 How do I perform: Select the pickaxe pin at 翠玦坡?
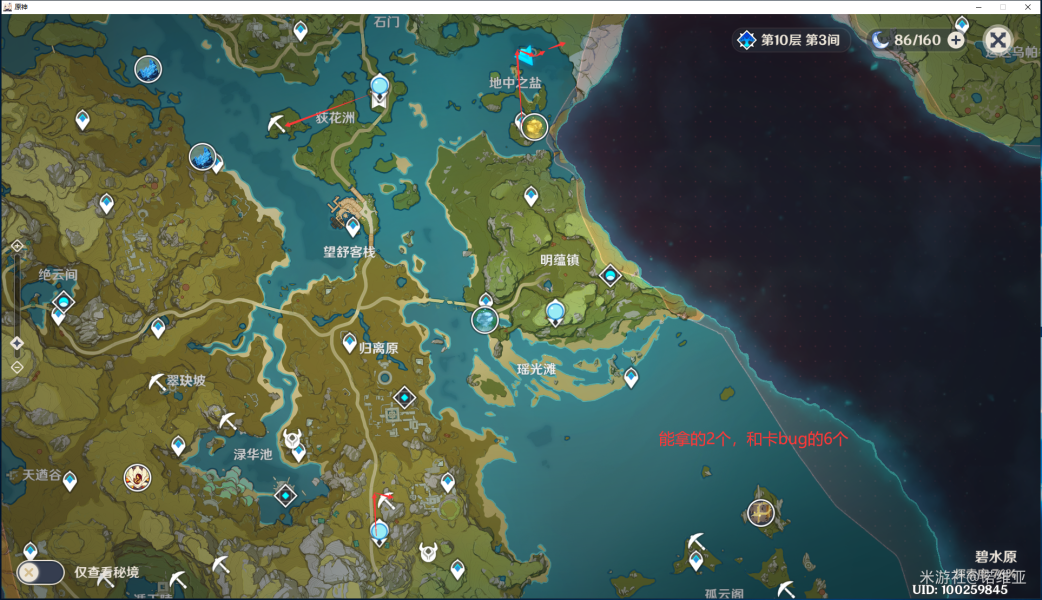(156, 382)
